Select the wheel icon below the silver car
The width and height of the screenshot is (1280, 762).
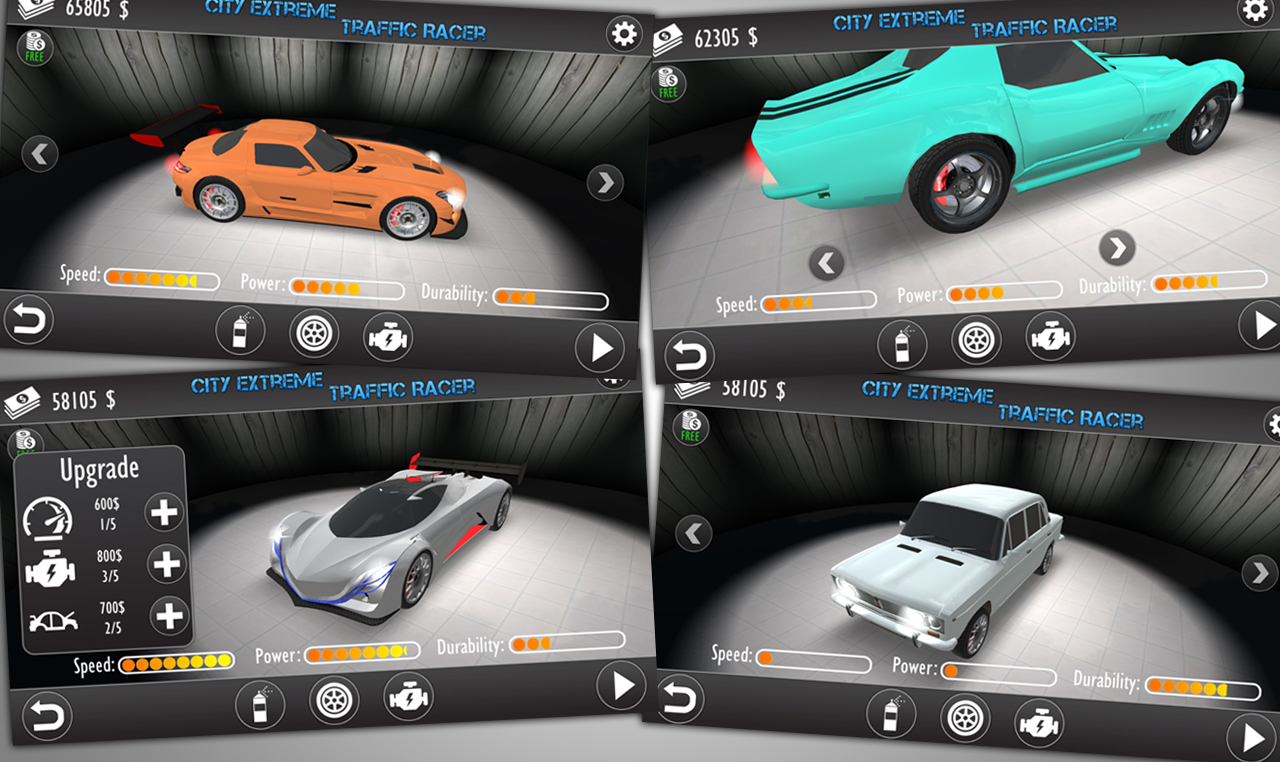334,700
